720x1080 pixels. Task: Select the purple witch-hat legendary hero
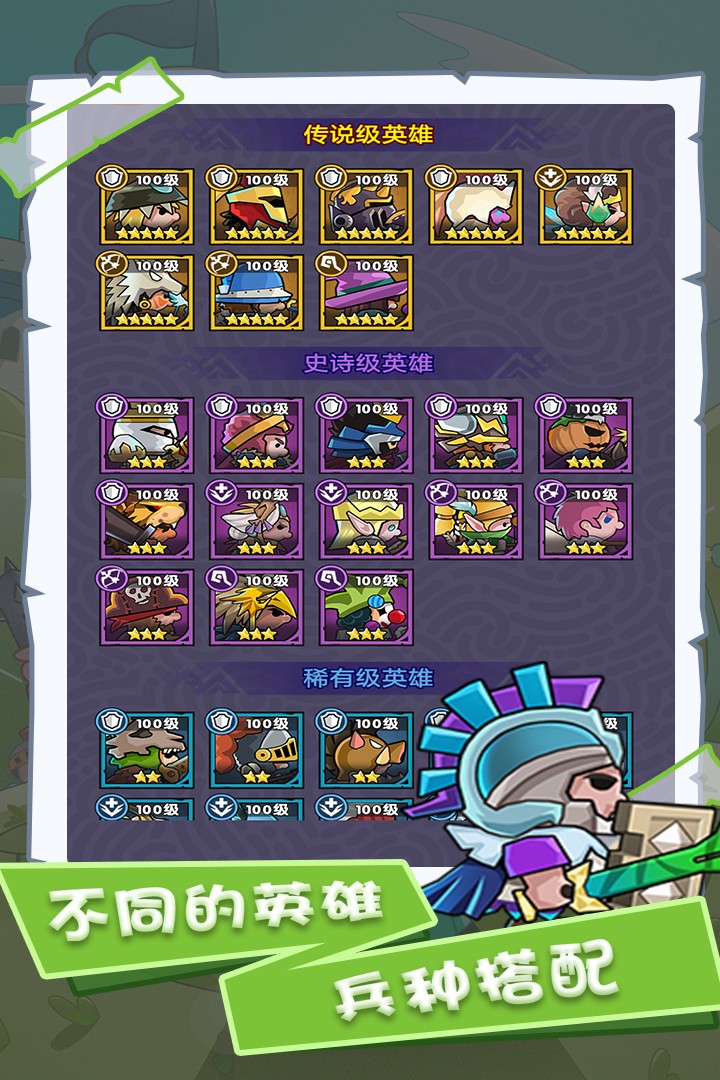(x=366, y=292)
